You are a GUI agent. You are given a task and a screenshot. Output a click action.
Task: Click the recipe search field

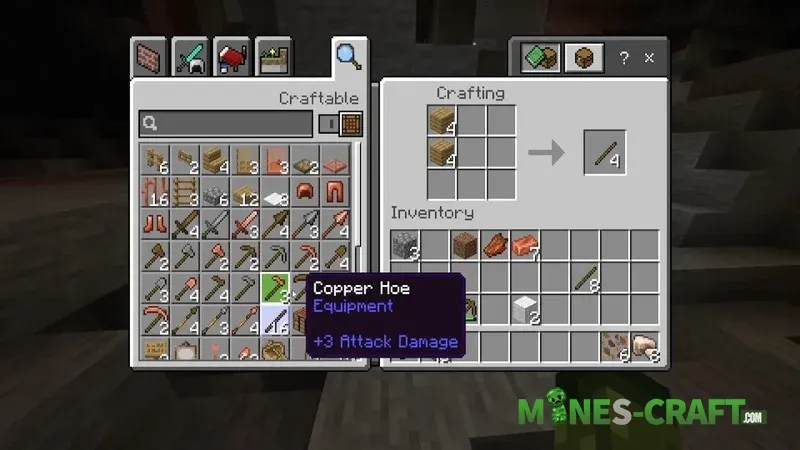225,124
